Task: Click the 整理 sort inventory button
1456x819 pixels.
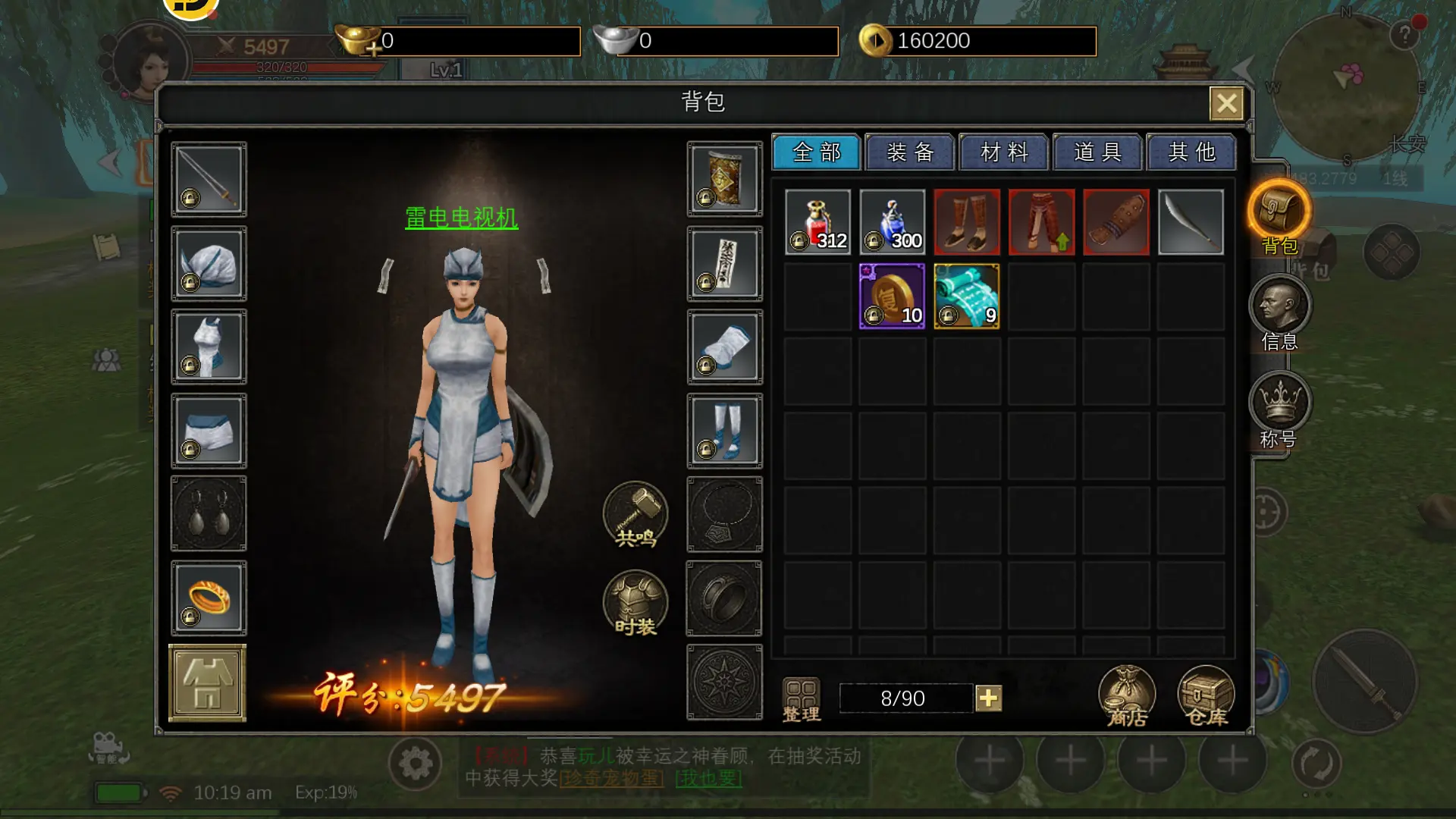Action: [801, 699]
